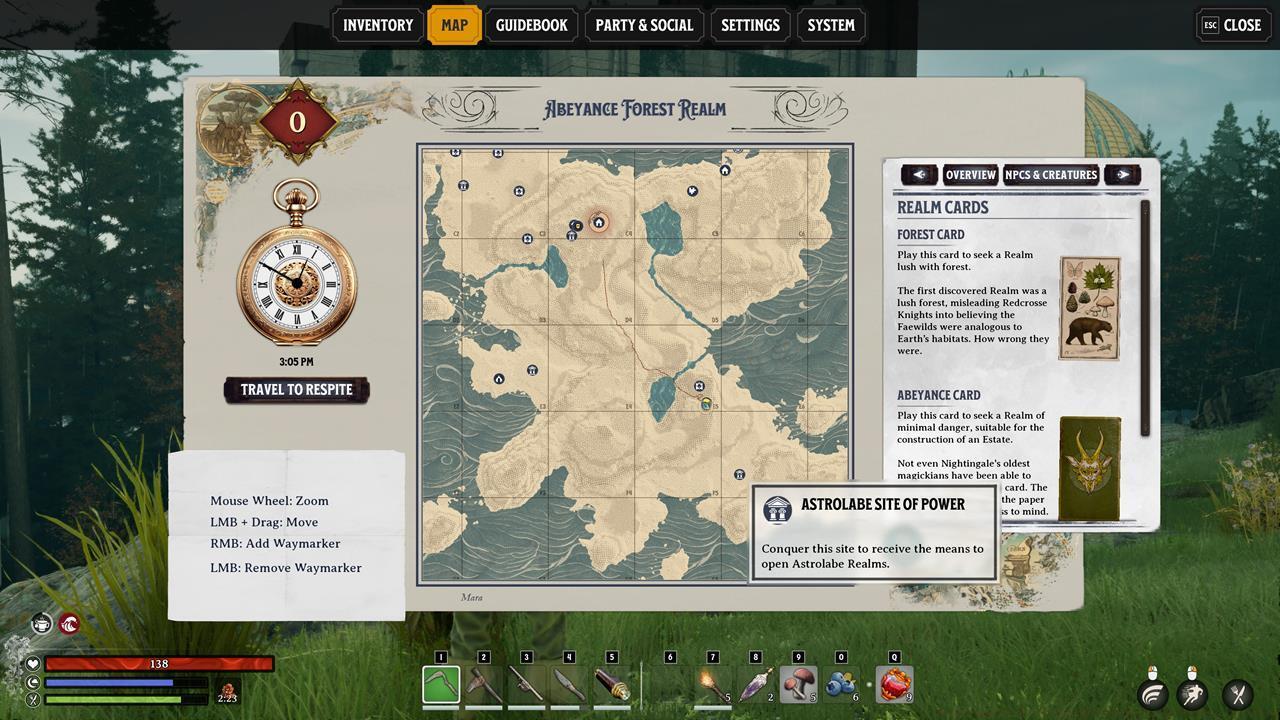Select the highlighted home marker on the map
The image size is (1280, 720).
click(599, 223)
